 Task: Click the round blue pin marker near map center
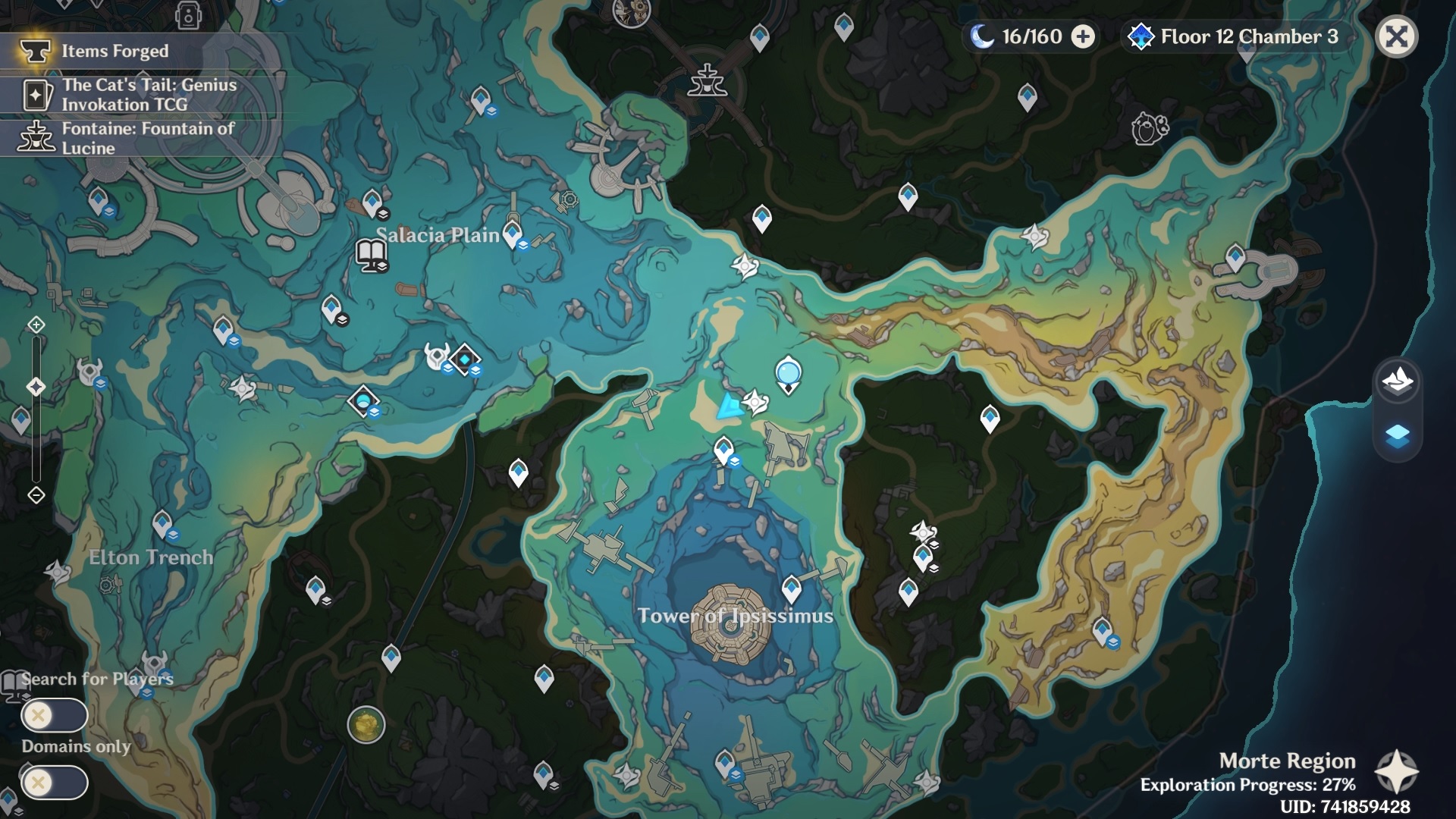[x=788, y=373]
